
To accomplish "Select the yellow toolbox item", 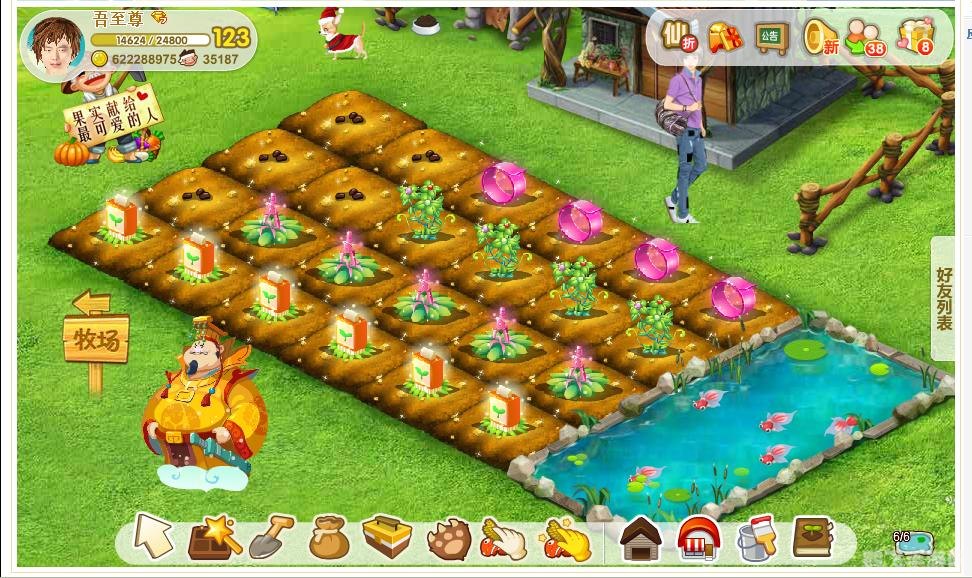I will pos(386,538).
